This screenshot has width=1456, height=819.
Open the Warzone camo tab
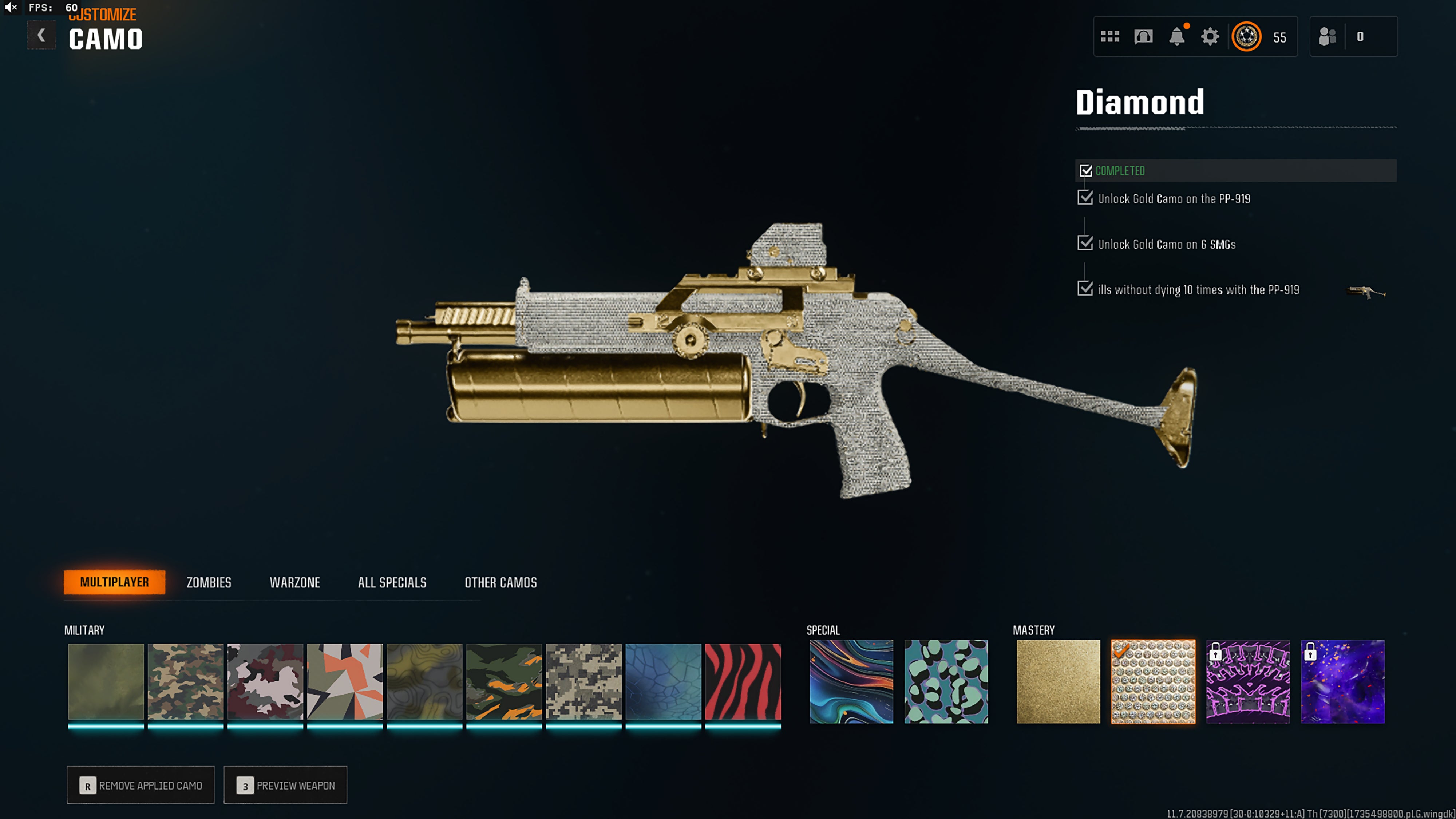pyautogui.click(x=294, y=582)
